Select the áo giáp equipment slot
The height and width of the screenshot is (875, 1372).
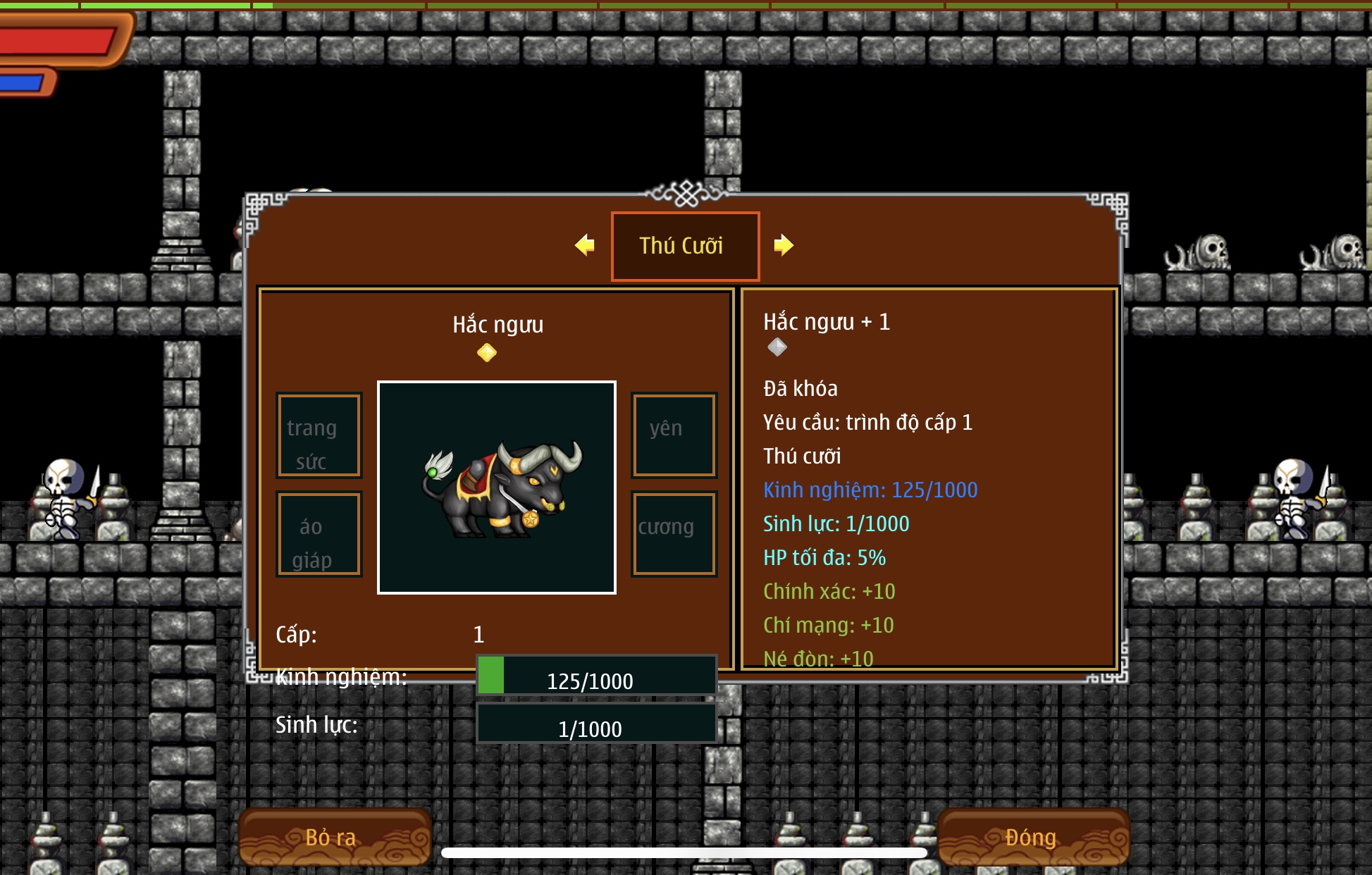[x=319, y=534]
